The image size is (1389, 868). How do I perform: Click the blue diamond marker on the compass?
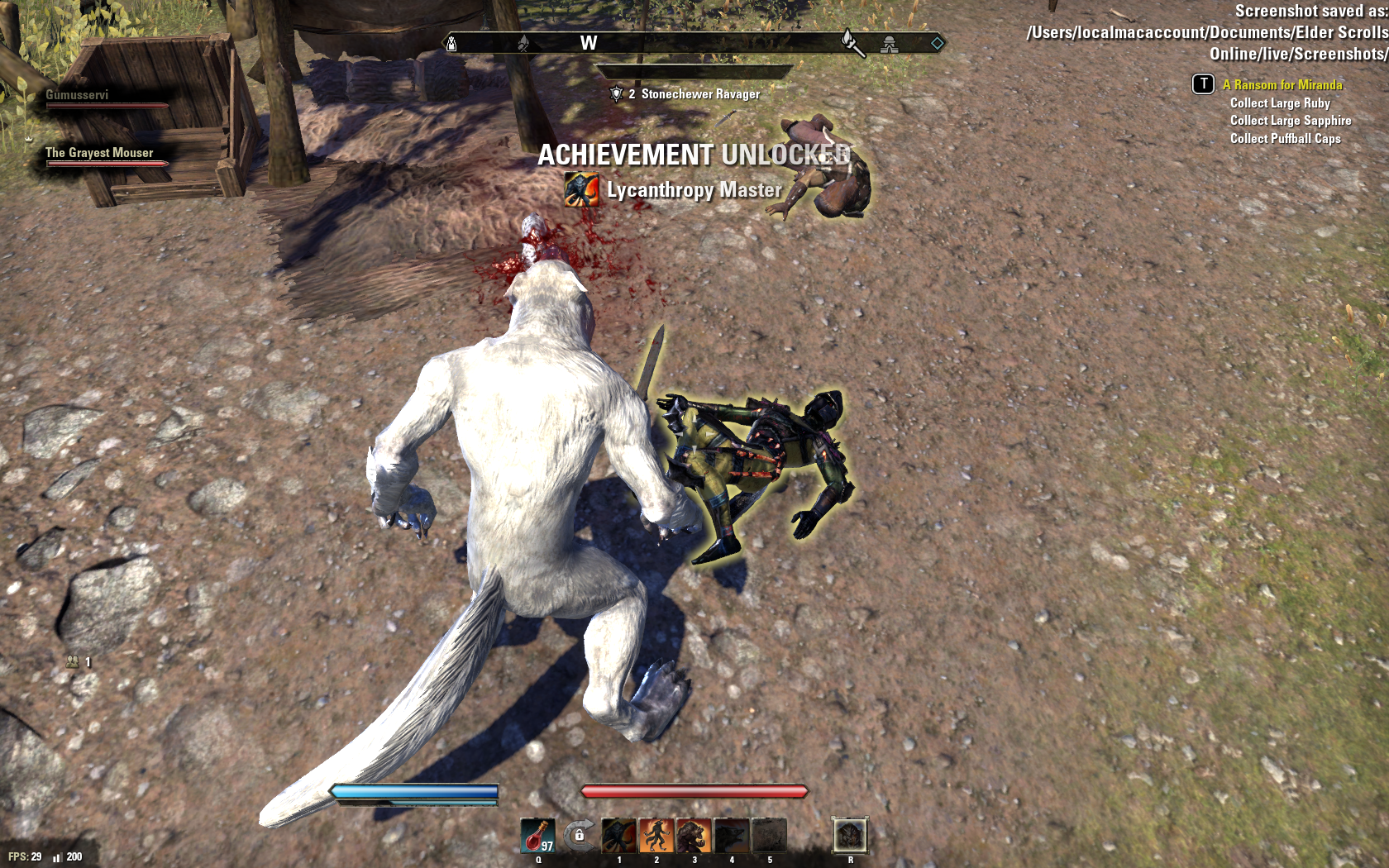pos(937,43)
